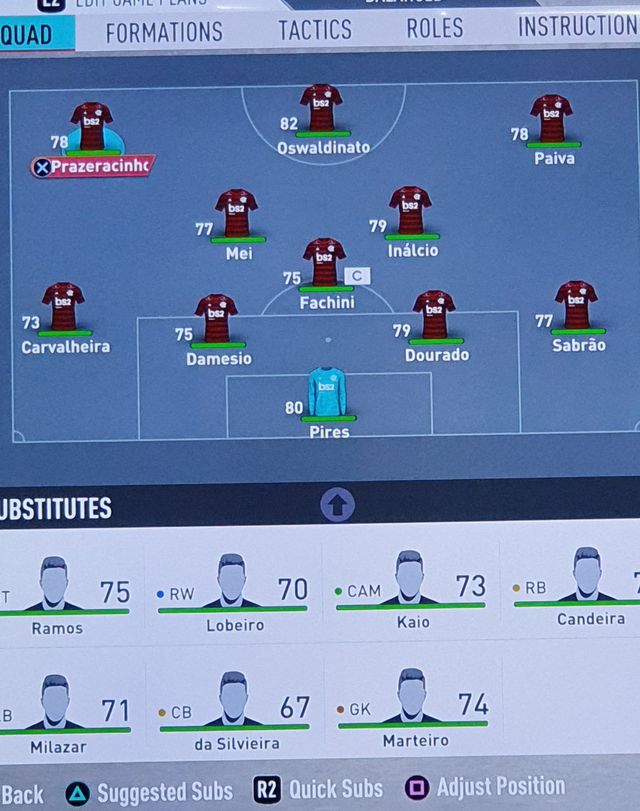This screenshot has height=811, width=640.
Task: Go to the Roles tab
Action: [435, 29]
